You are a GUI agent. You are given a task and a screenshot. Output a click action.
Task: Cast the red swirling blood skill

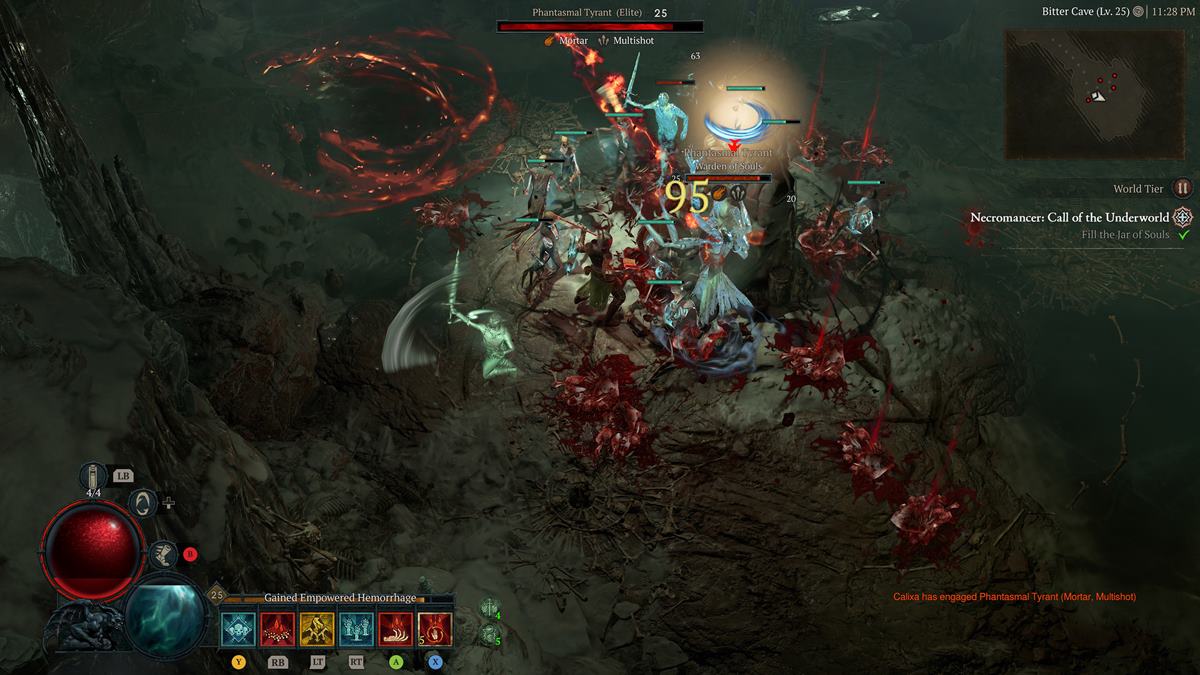pyautogui.click(x=435, y=630)
